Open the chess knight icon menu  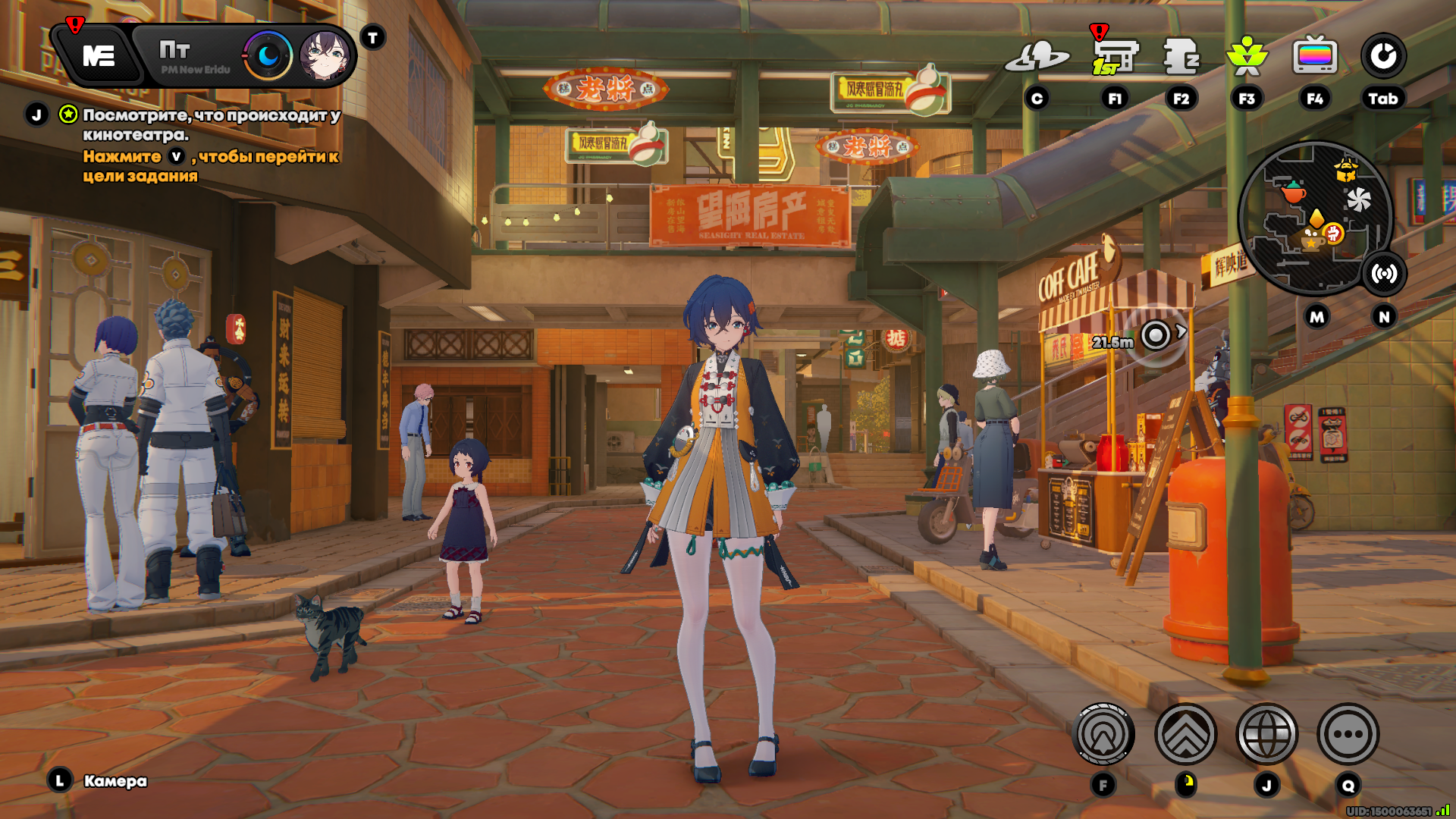(x=1181, y=56)
